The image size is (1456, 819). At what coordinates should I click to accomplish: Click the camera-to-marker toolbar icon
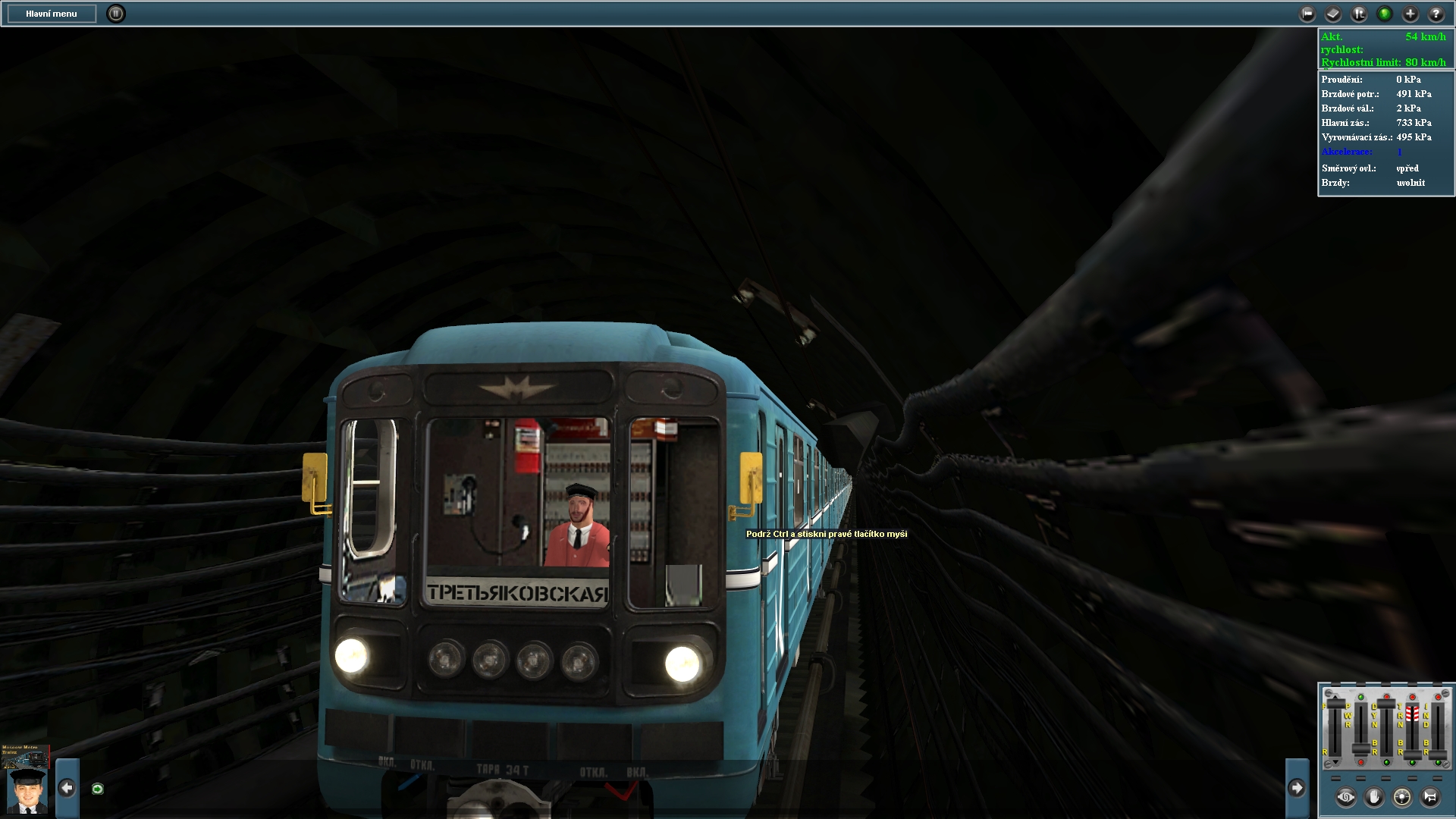1307,14
